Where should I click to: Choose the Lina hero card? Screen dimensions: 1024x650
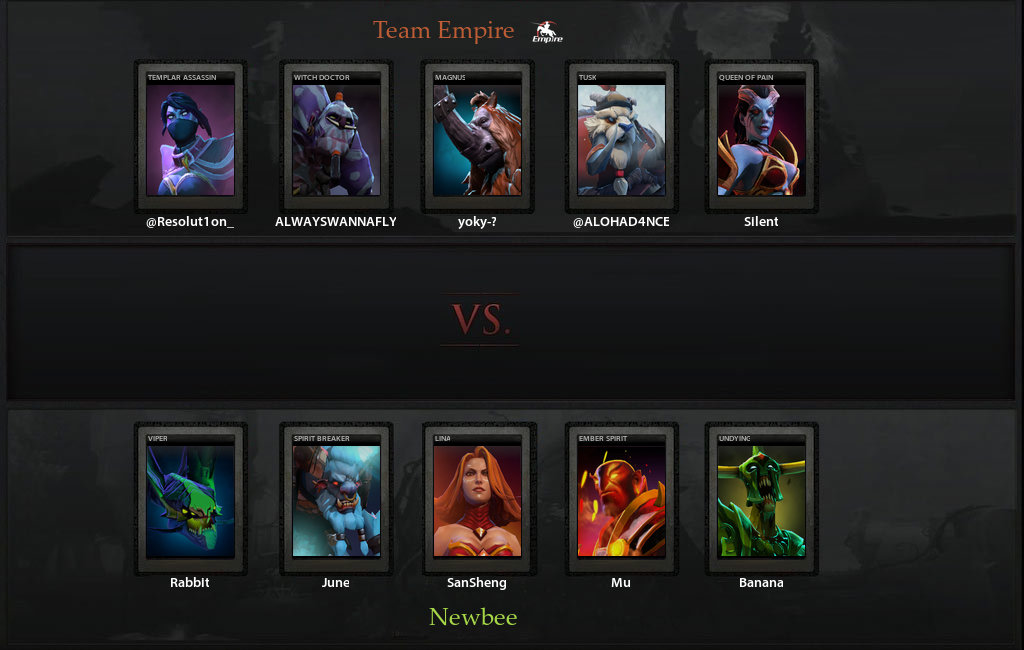pyautogui.click(x=477, y=498)
